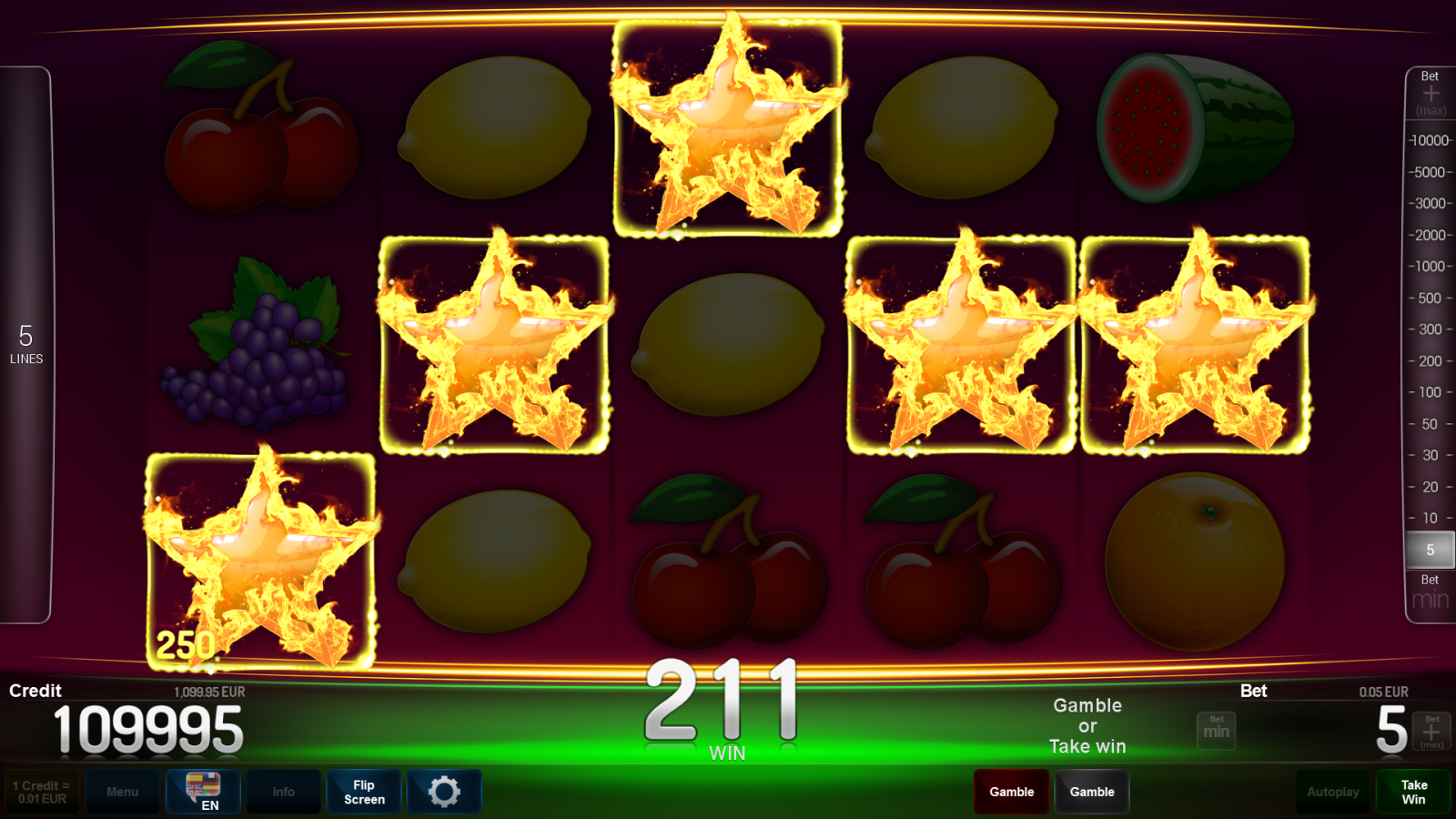Open the Menu
This screenshot has width=1456, height=819.
[123, 792]
